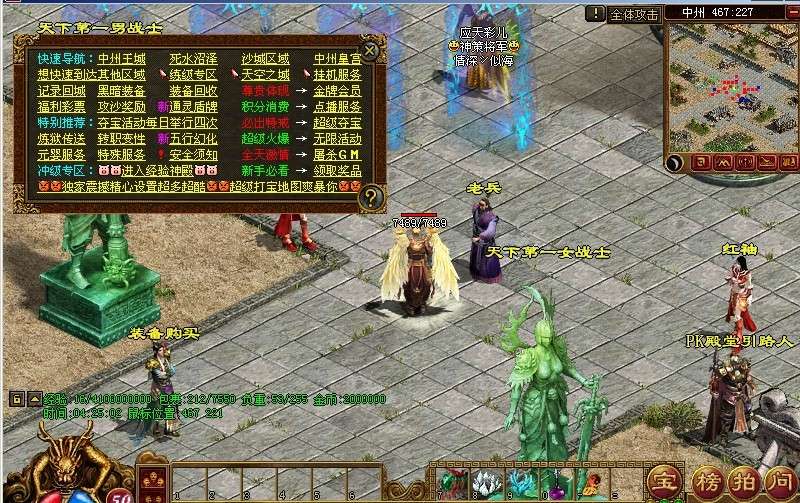Open 装备回收 option

click(193, 91)
